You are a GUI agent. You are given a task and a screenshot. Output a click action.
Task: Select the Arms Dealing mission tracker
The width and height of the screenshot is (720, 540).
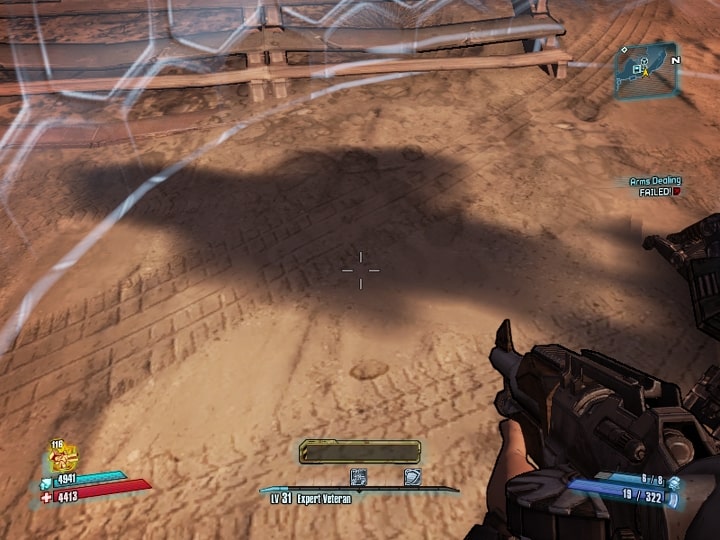654,186
